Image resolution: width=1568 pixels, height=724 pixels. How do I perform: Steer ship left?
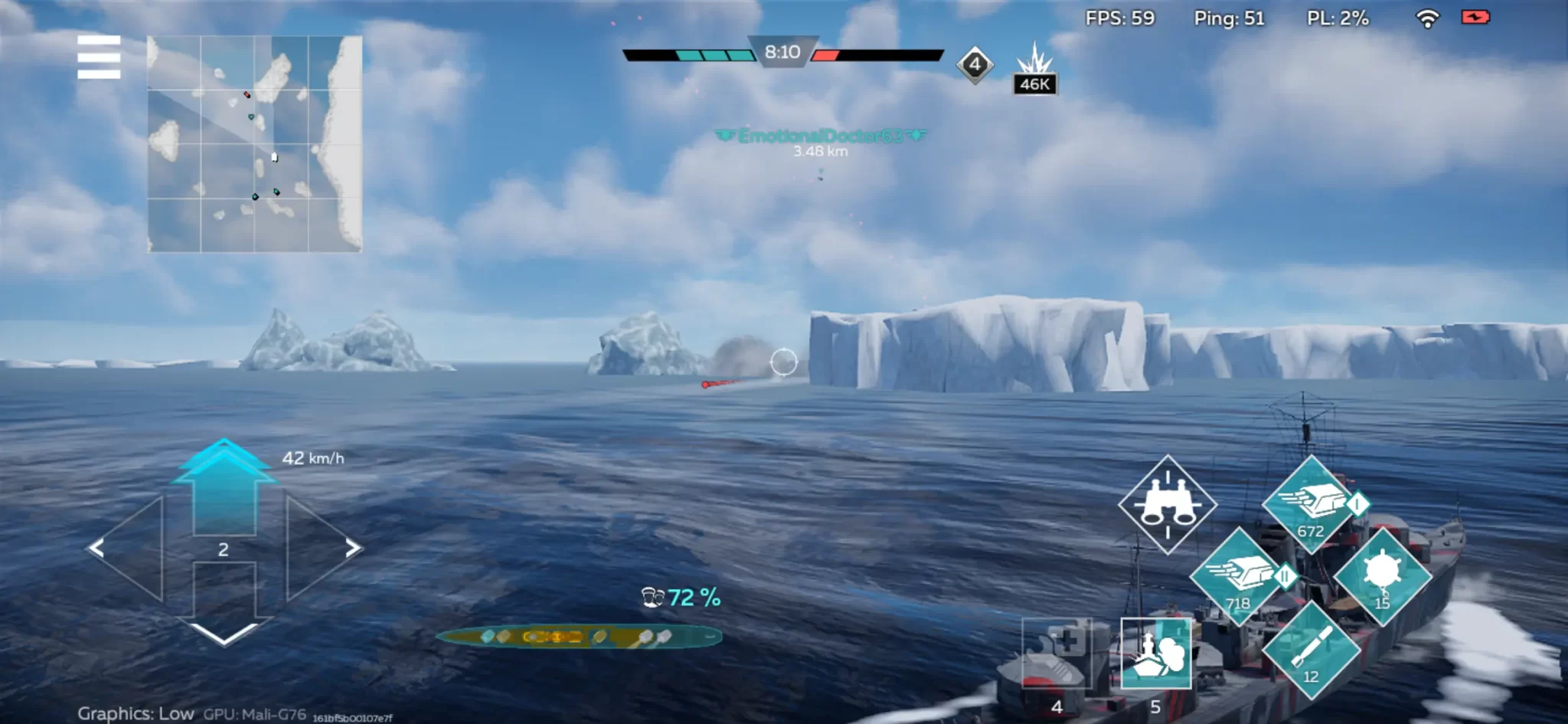coord(127,549)
